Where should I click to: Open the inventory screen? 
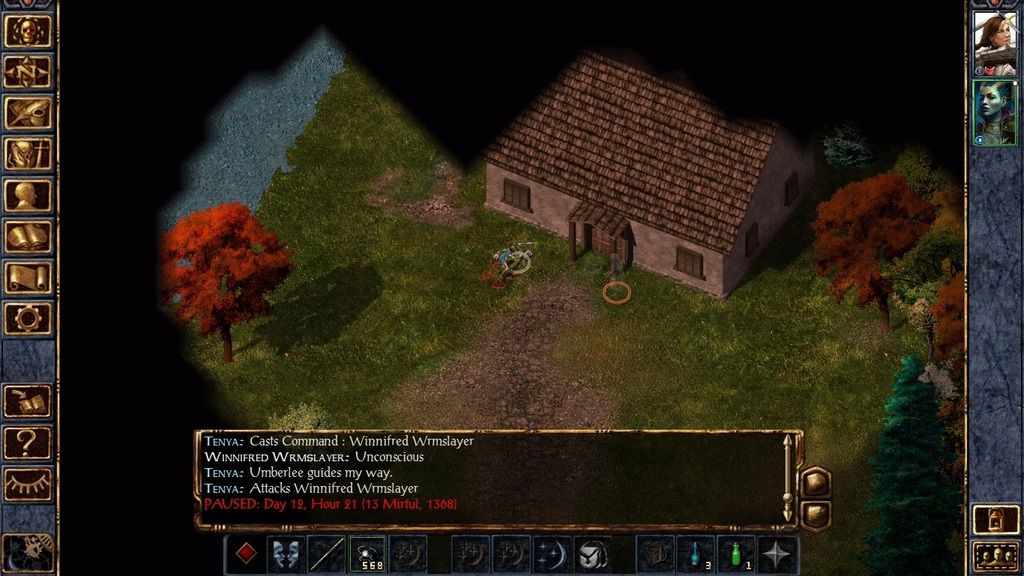tap(28, 154)
